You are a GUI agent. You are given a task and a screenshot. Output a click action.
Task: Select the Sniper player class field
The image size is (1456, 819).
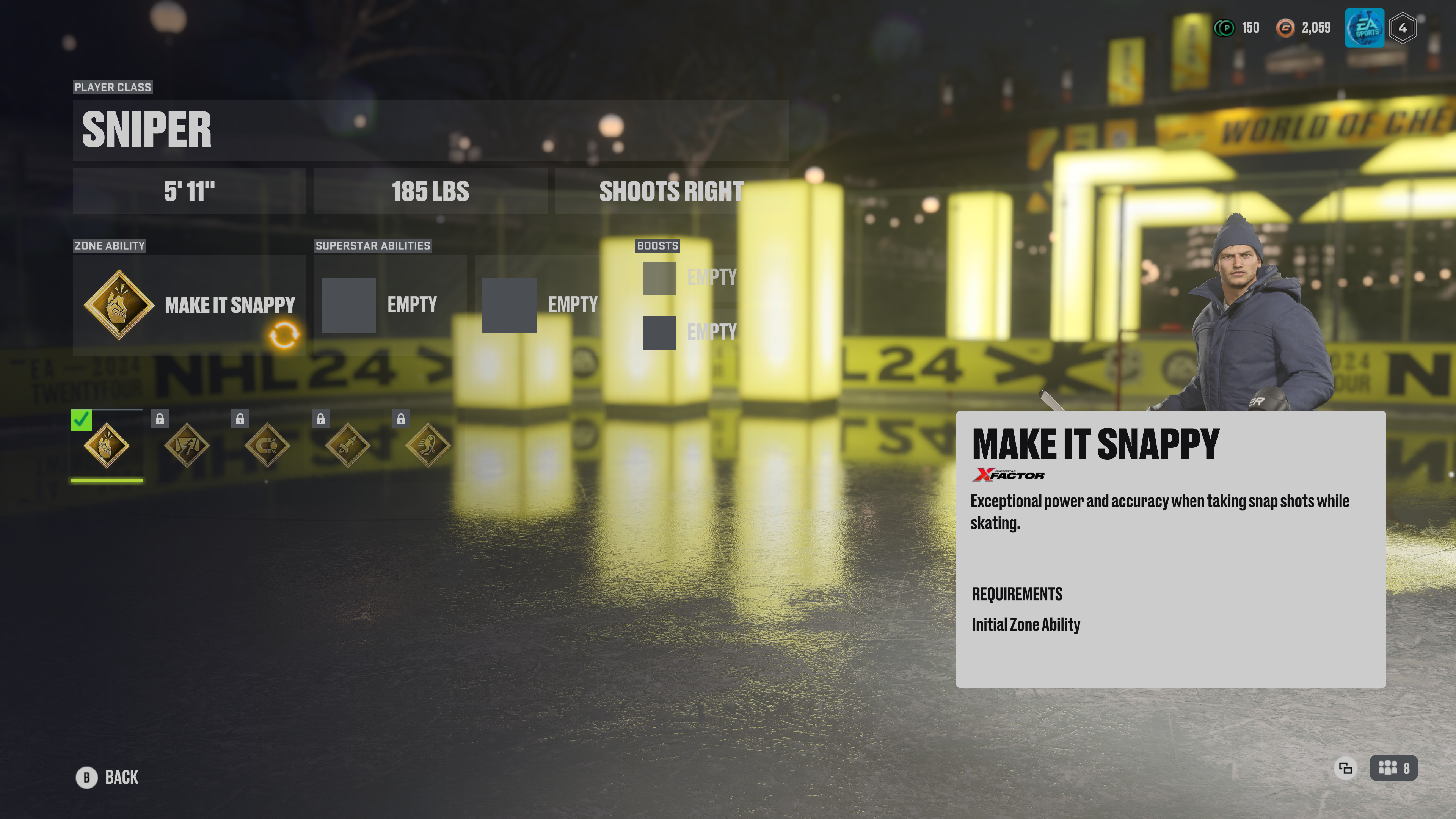(x=430, y=130)
